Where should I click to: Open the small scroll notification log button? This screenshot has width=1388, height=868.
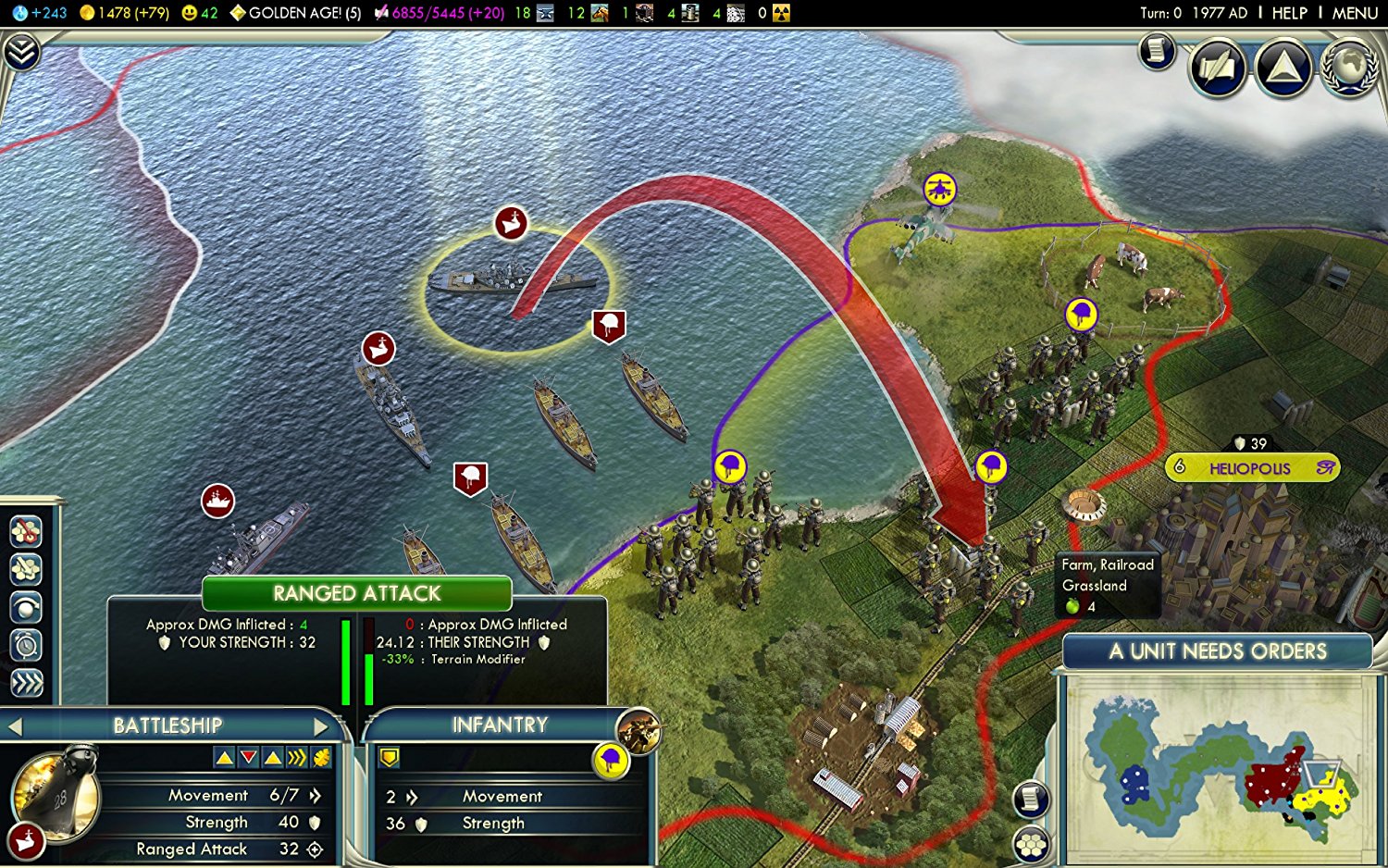[1156, 52]
